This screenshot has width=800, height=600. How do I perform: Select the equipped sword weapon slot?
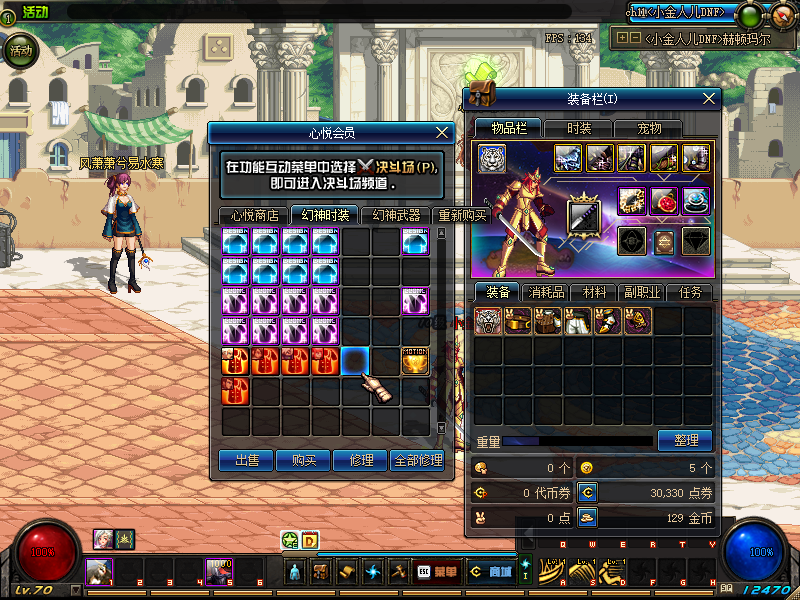coord(584,216)
